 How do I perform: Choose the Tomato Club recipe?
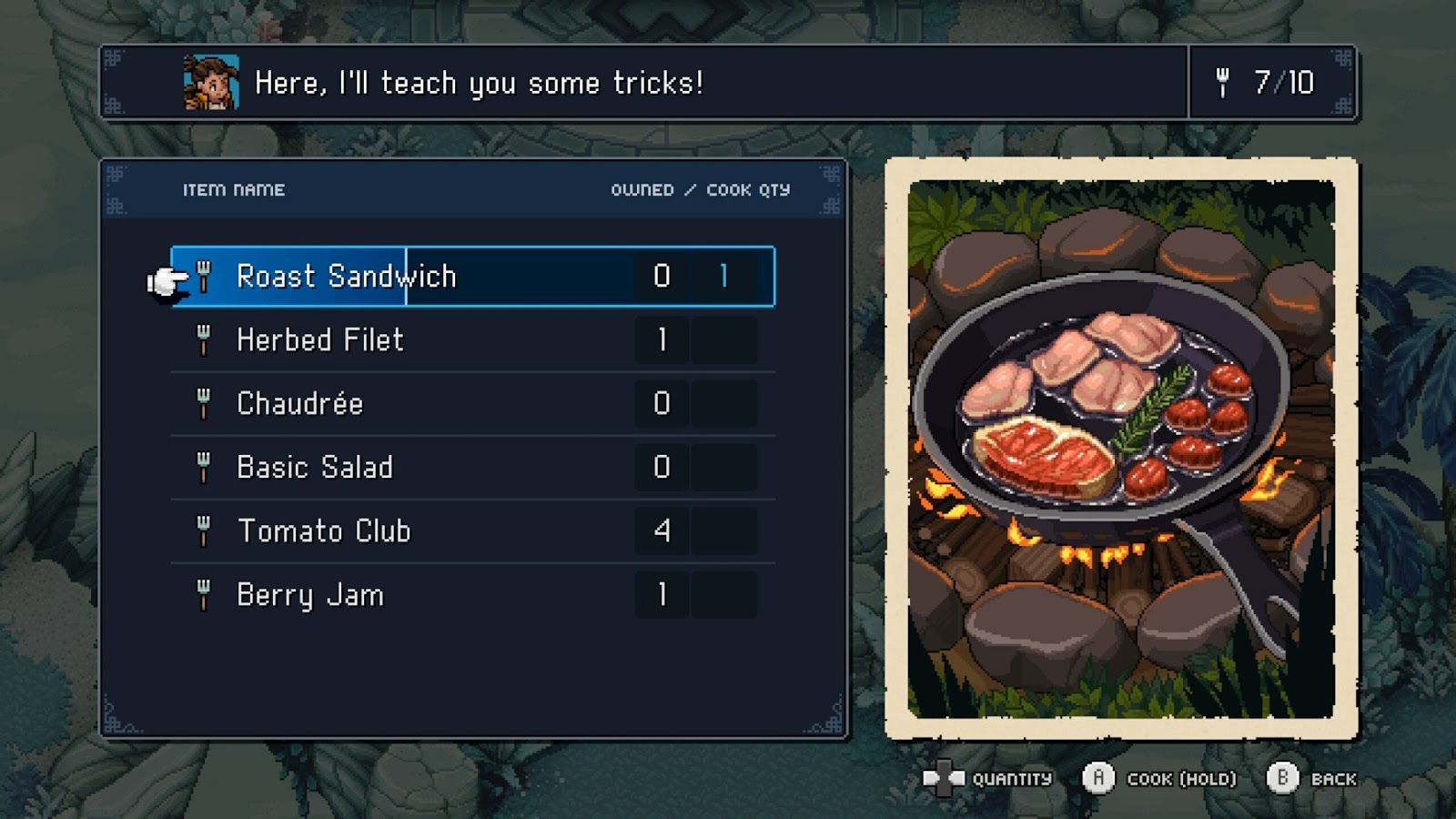323,531
